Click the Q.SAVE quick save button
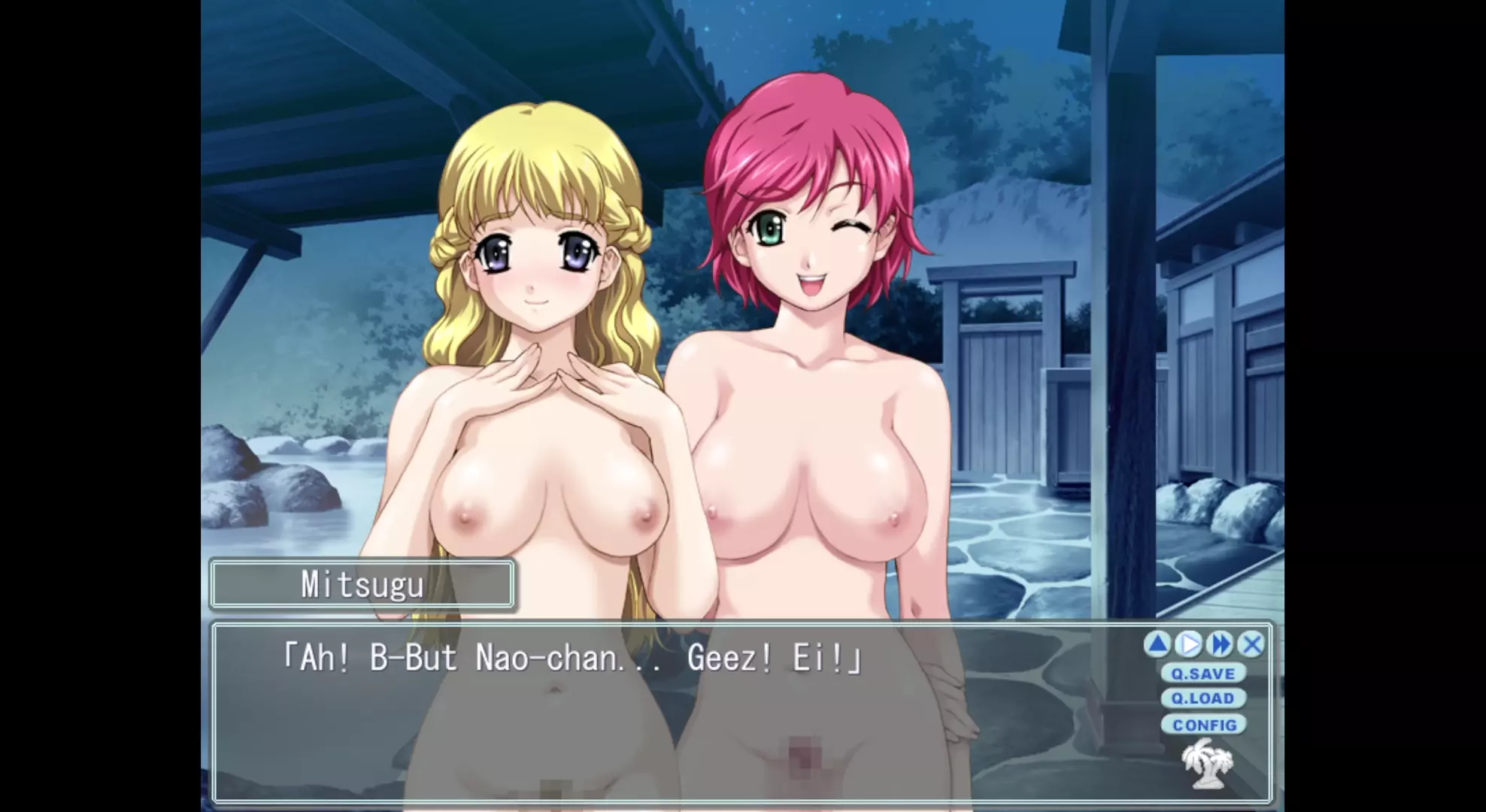The height and width of the screenshot is (812, 1486). [x=1202, y=674]
